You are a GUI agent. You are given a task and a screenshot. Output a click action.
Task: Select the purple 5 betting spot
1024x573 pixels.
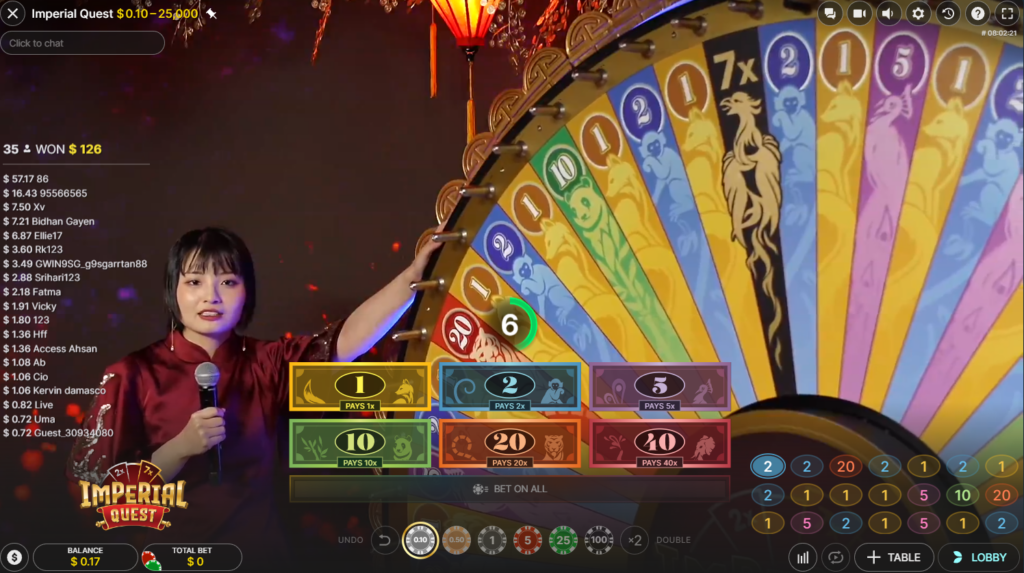point(660,386)
